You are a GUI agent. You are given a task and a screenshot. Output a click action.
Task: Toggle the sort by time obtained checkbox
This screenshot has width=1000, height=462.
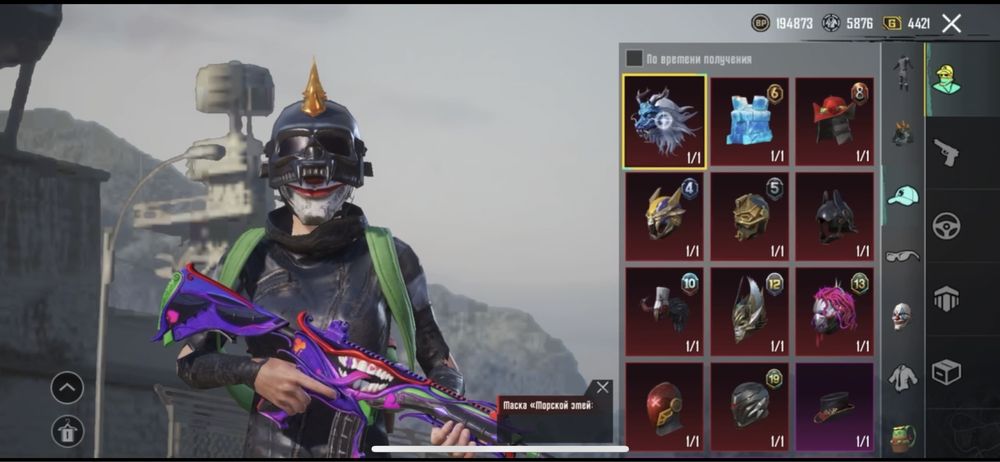(x=634, y=58)
